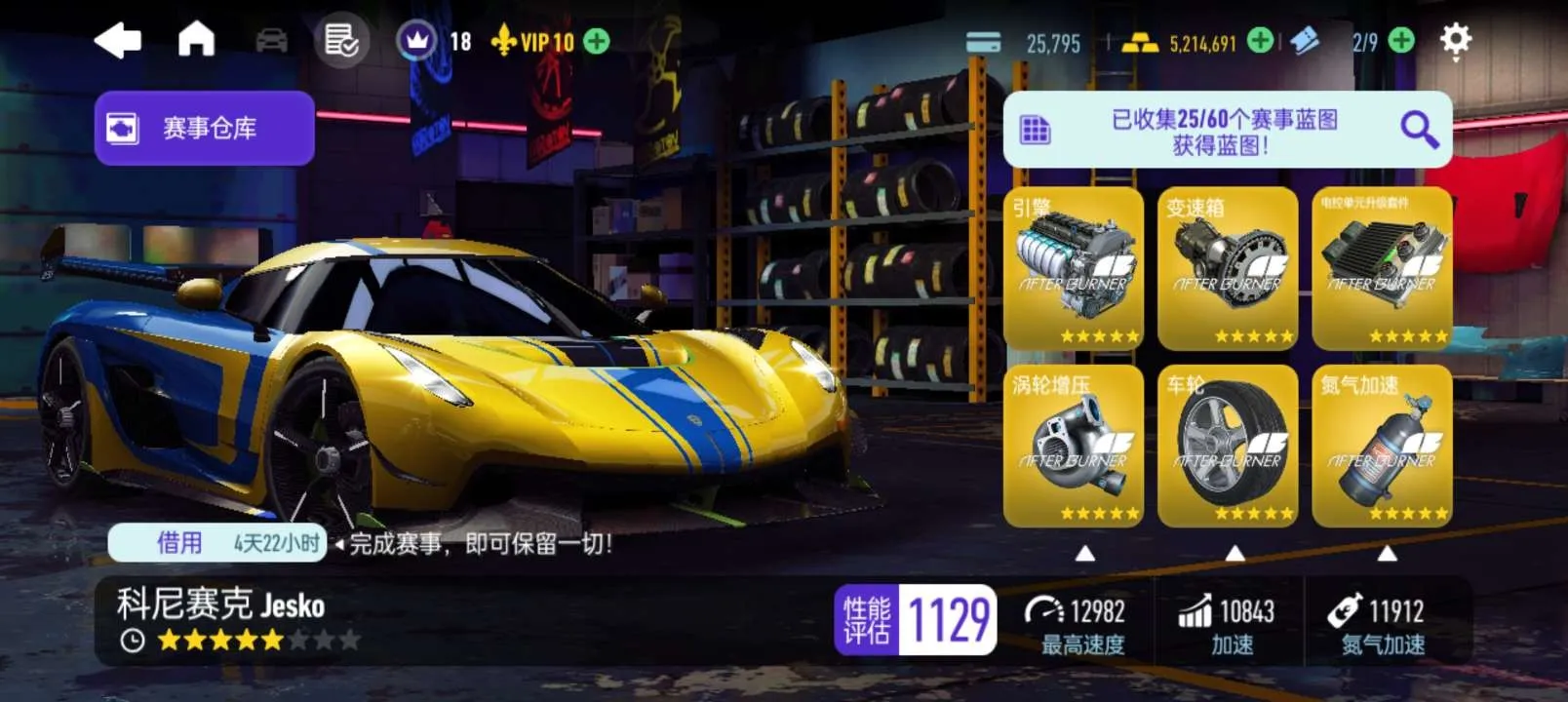Select the 氮气加速 nitro part
Image resolution: width=1568 pixels, height=702 pixels.
(1382, 447)
